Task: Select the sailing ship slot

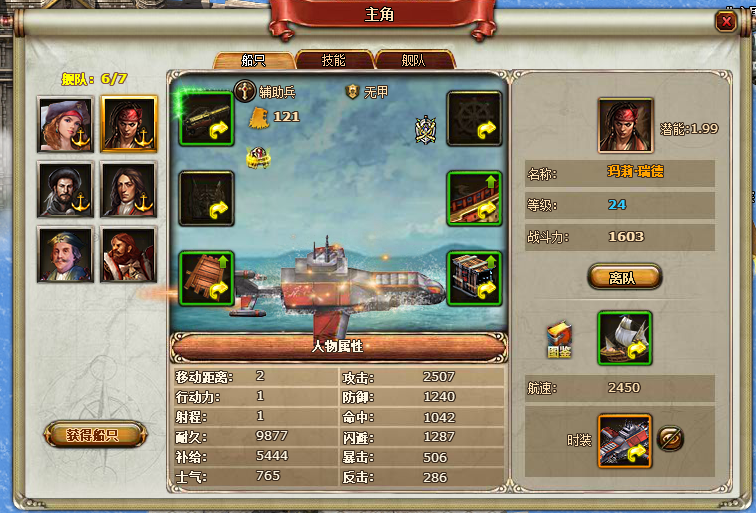Action: 624,337
